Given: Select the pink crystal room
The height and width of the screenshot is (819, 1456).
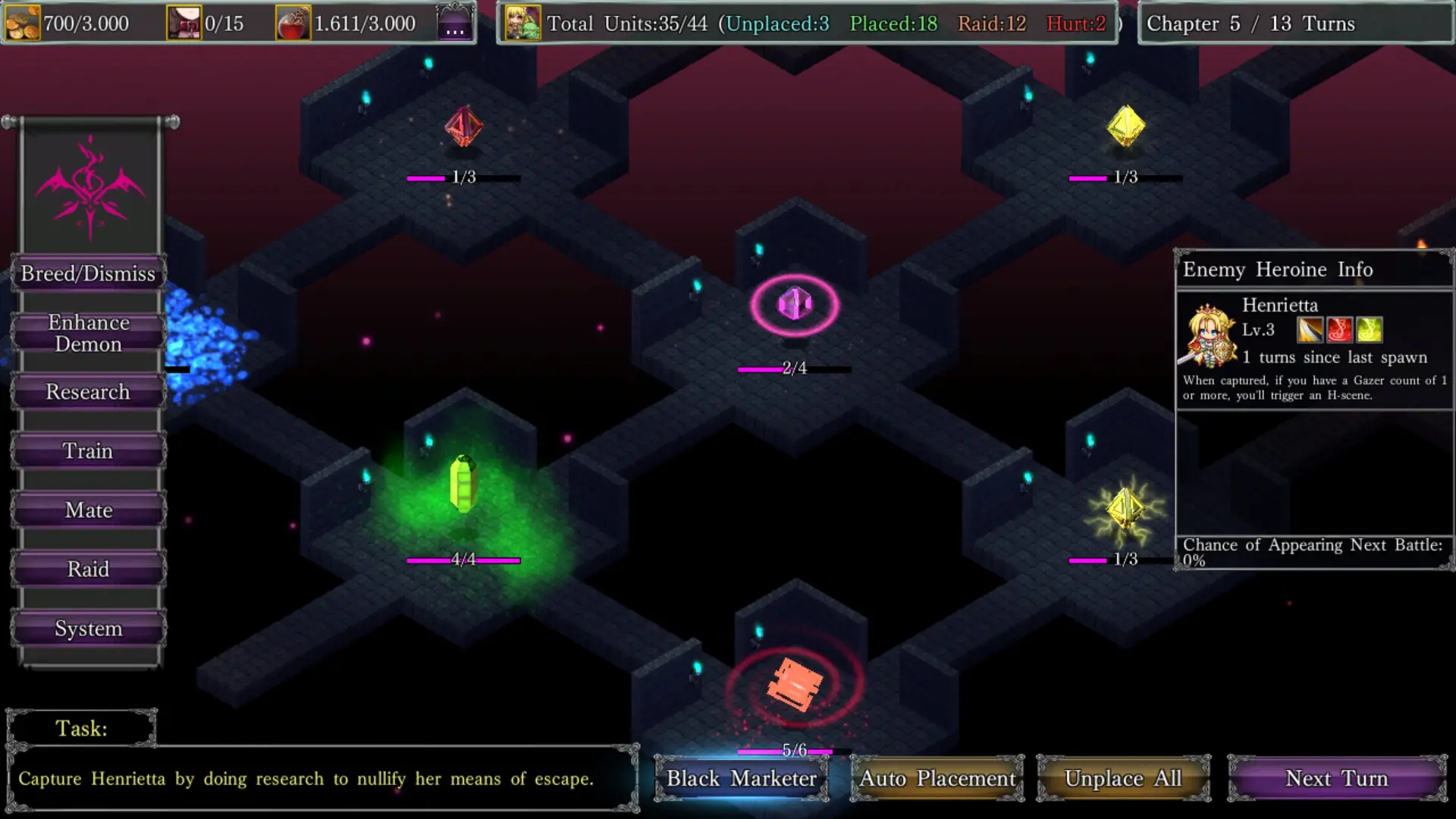Looking at the screenshot, I should coord(795,305).
